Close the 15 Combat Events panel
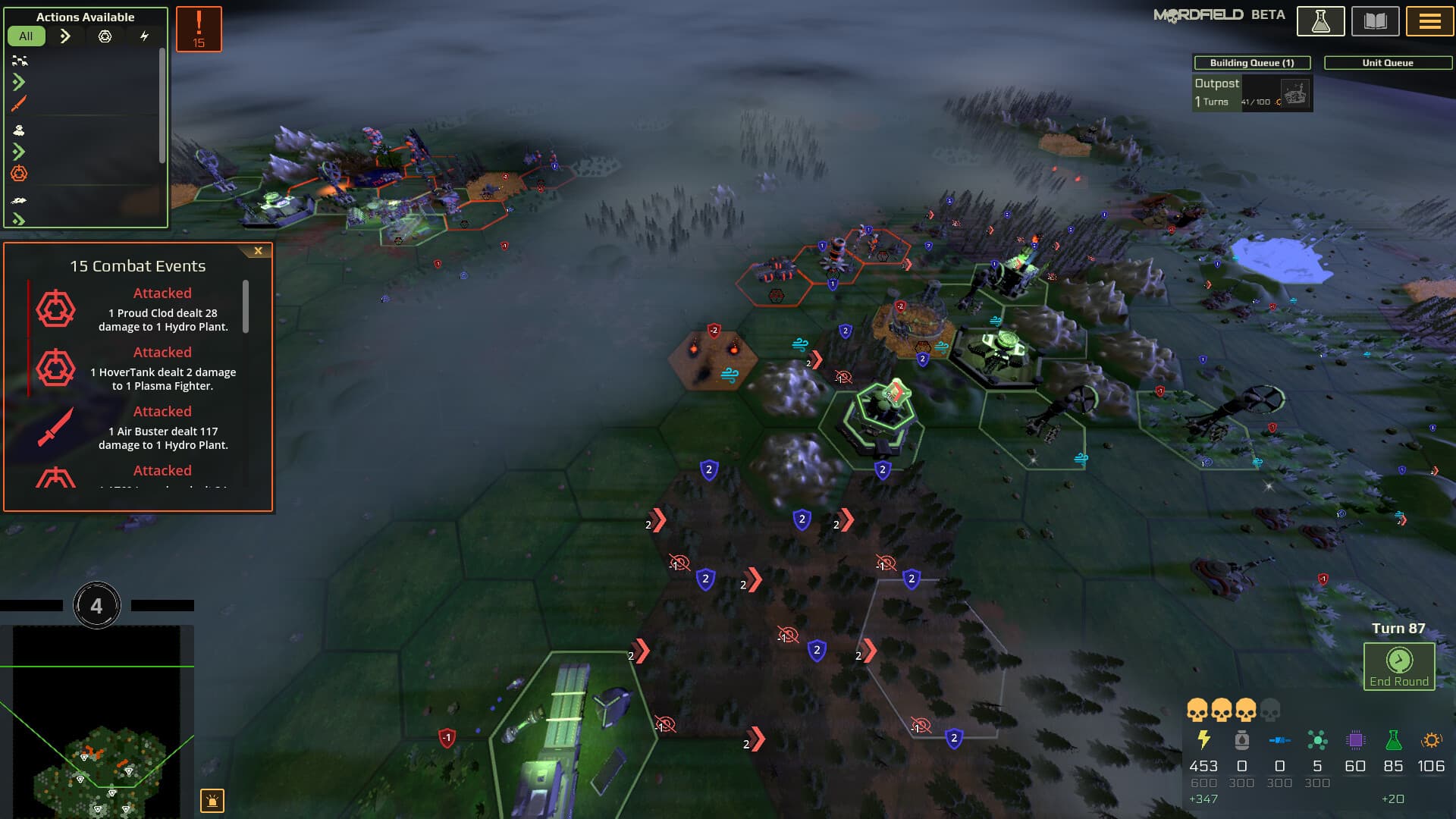 click(258, 250)
